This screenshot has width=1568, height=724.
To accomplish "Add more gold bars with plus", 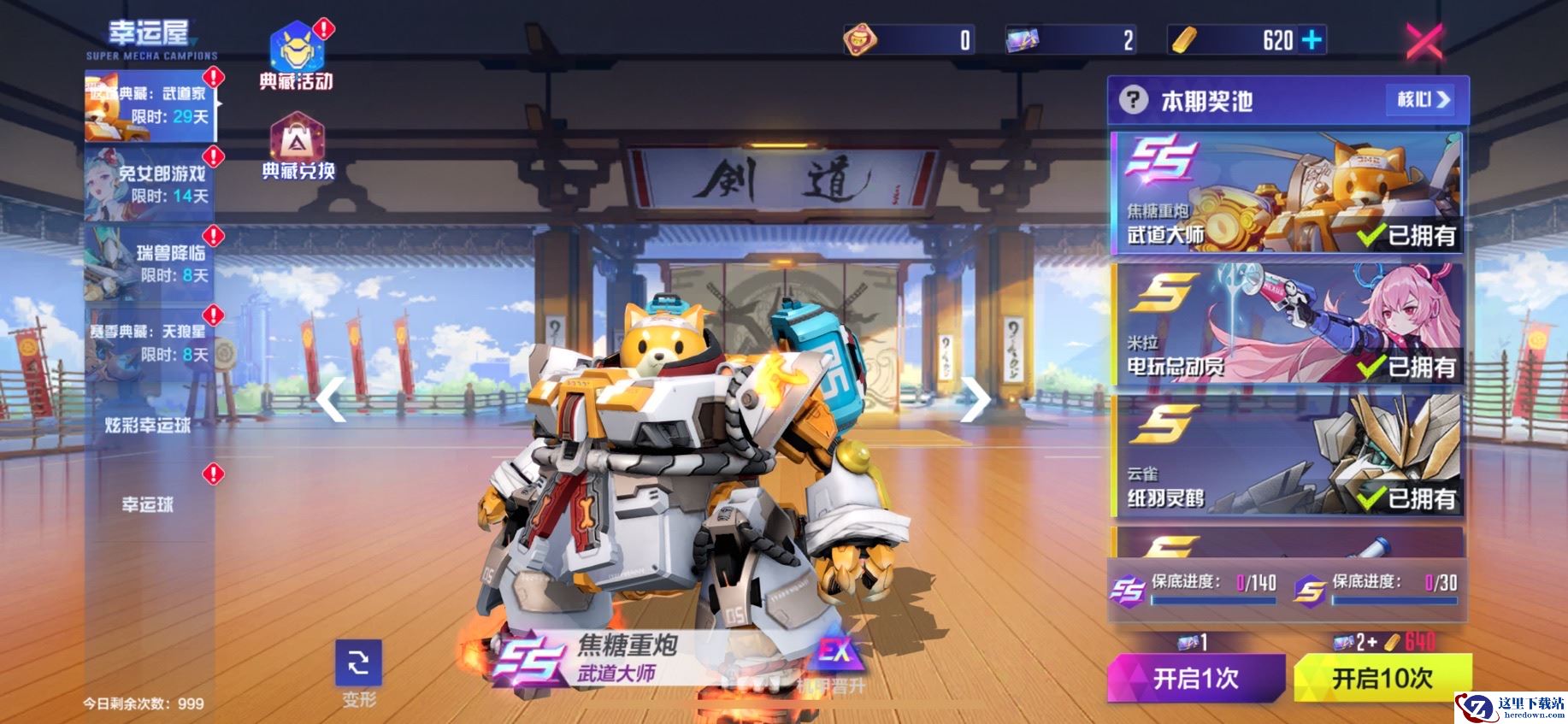I will pos(1312,40).
